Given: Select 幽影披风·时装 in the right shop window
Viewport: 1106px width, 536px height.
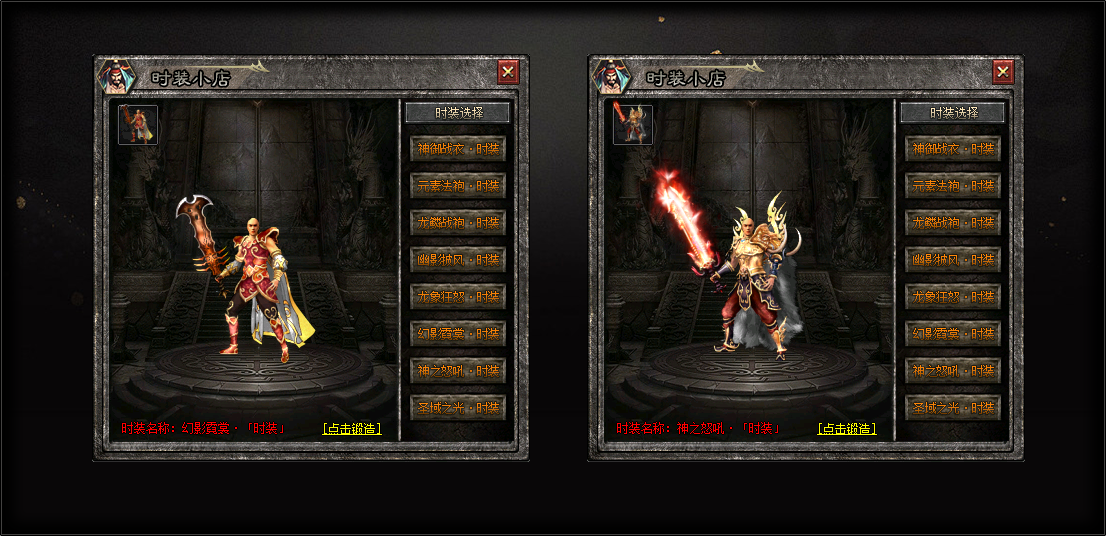Looking at the screenshot, I should point(953,260).
